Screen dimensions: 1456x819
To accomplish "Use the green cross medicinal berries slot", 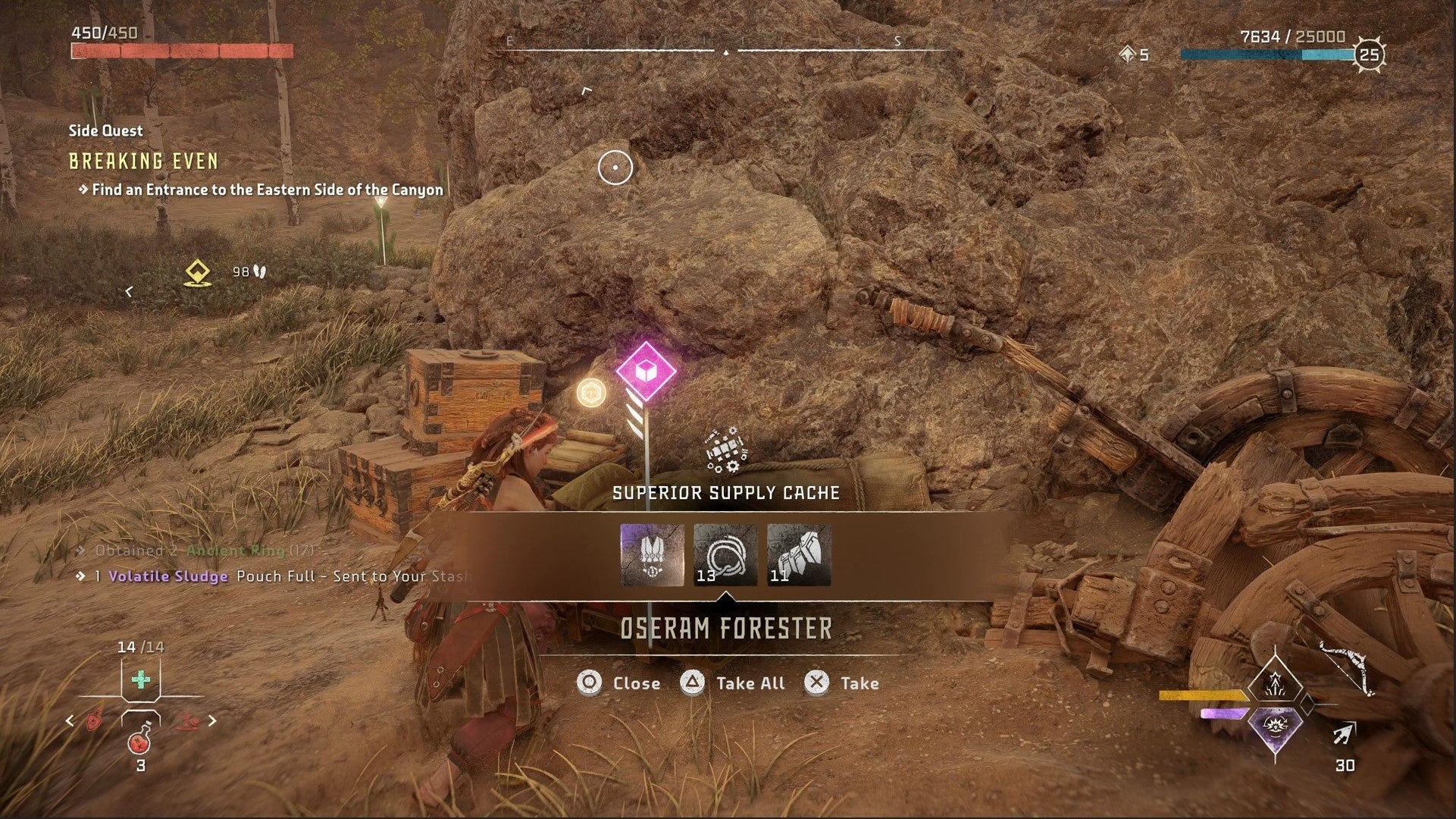I will [x=140, y=679].
